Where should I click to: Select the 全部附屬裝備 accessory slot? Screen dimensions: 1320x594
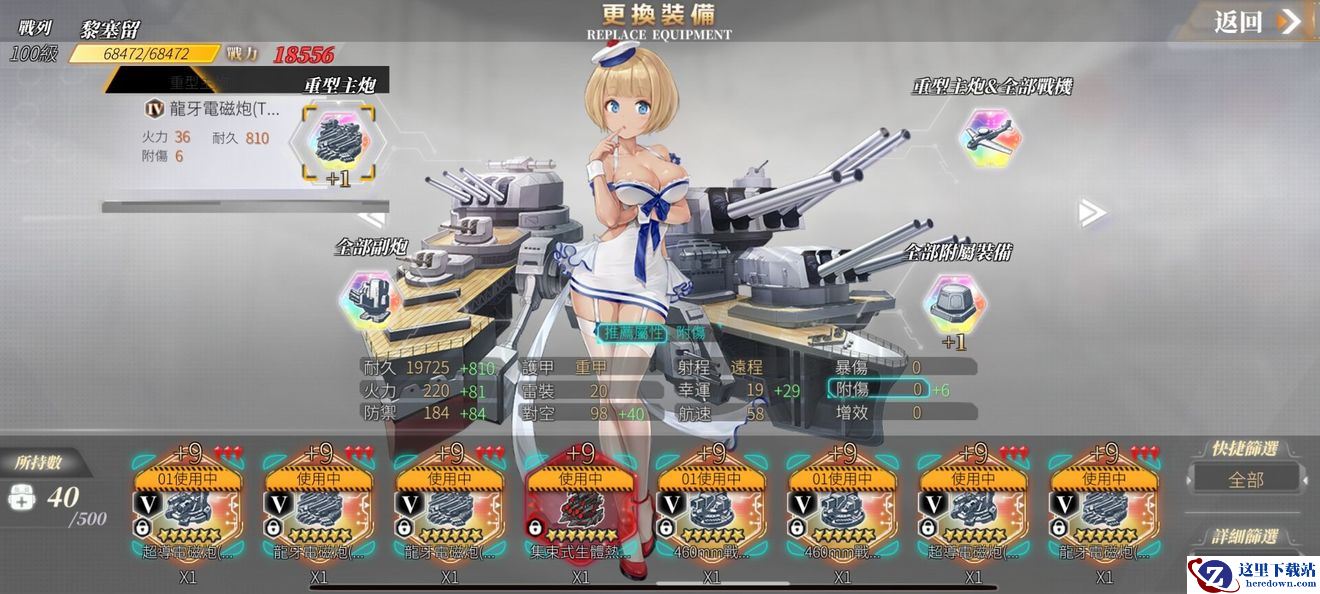(x=951, y=301)
